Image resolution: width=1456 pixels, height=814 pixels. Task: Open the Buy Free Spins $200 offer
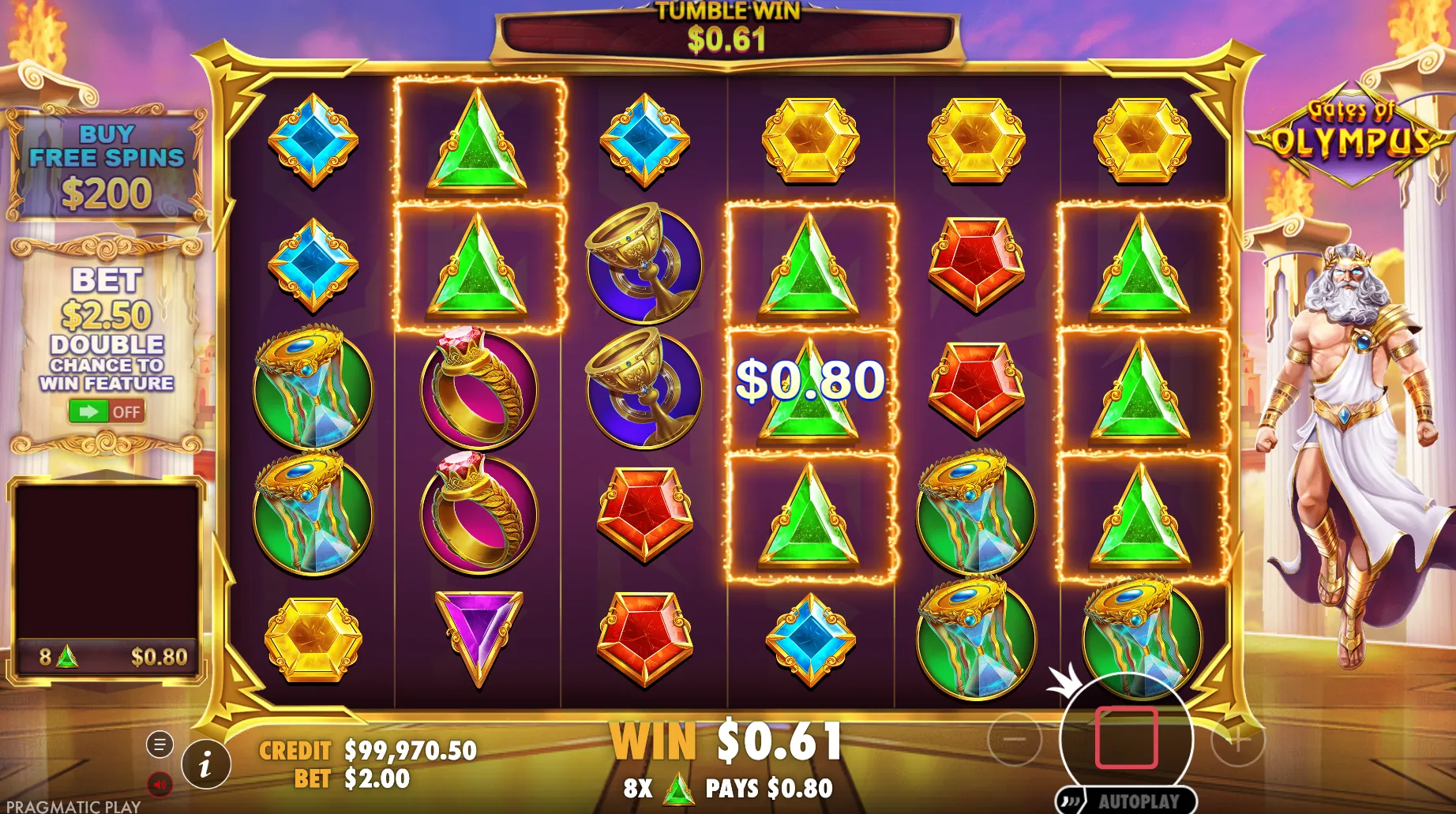[106, 165]
